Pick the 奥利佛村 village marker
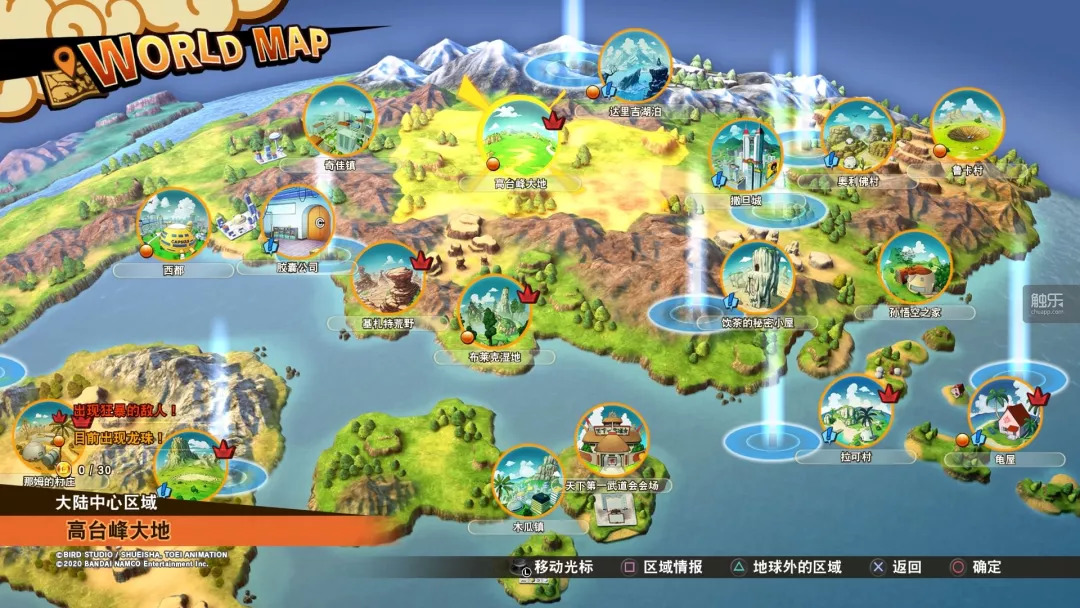The width and height of the screenshot is (1080, 608). pyautogui.click(x=857, y=135)
